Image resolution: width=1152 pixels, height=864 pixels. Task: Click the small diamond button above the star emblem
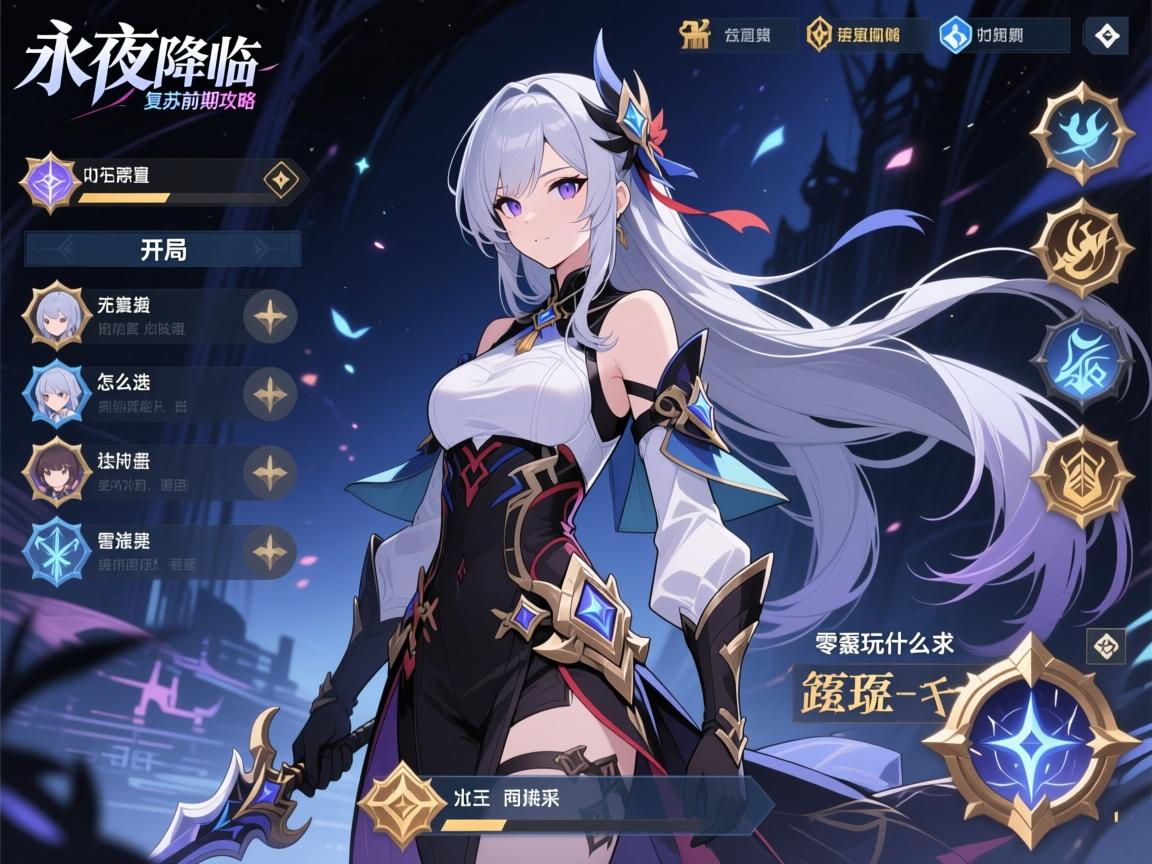coord(1106,646)
